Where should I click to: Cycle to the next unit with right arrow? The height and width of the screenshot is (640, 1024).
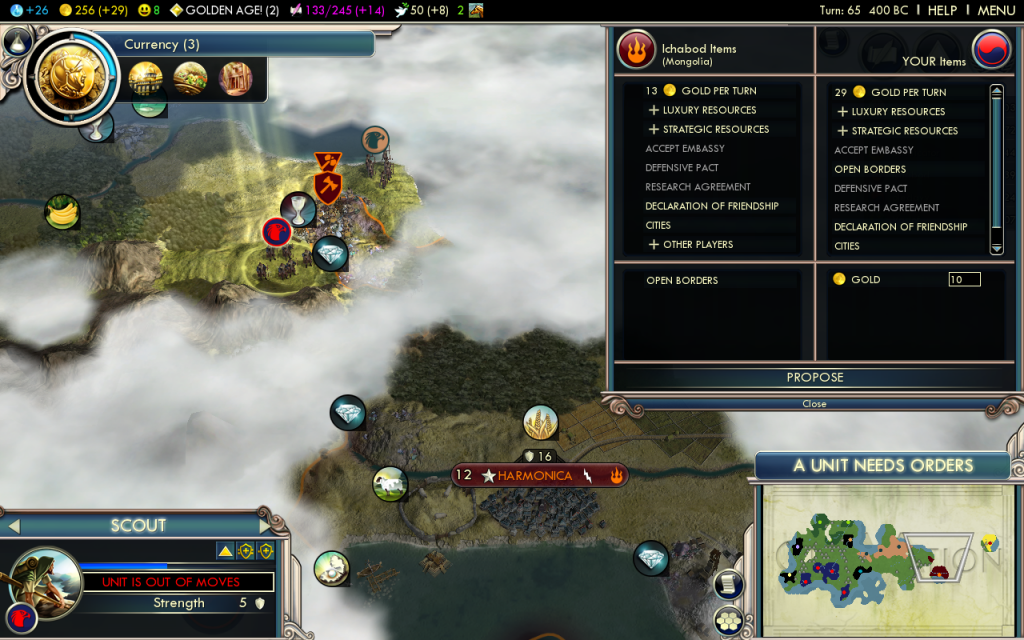click(264, 526)
